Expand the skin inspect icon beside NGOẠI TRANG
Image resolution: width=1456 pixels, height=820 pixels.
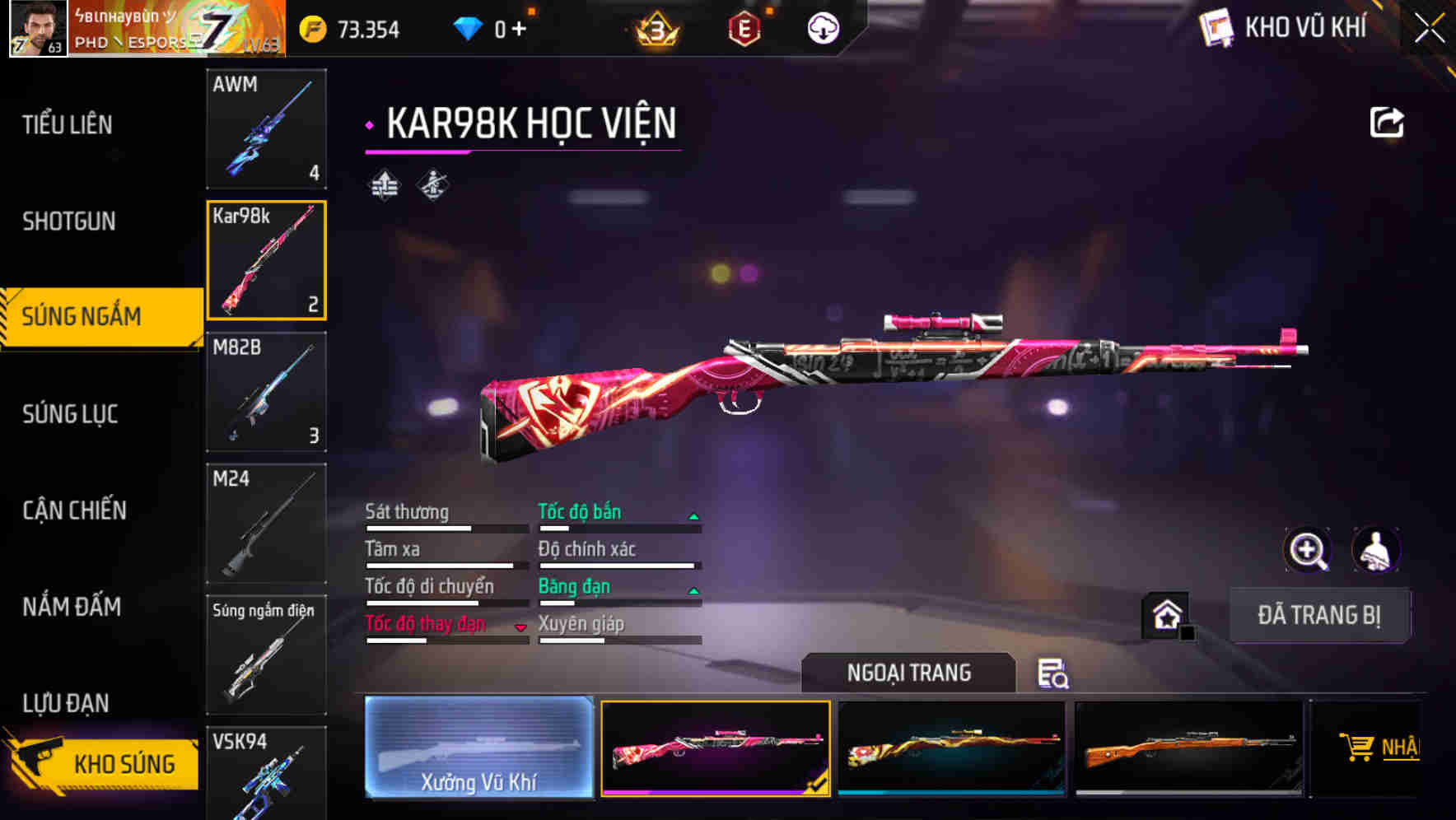tap(1054, 674)
